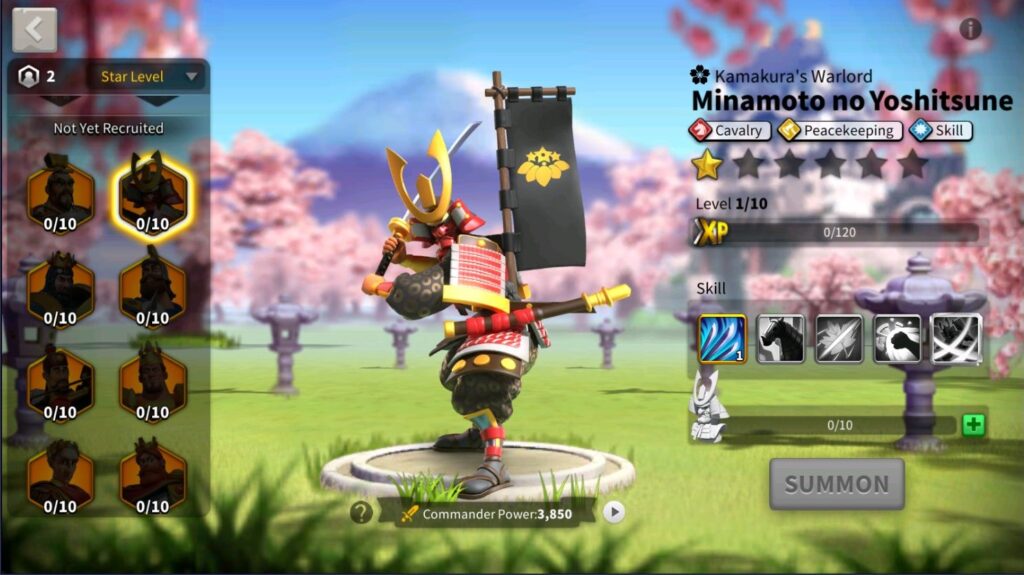Tap the green plus sculpture button
Viewport: 1024px width, 575px height.
point(973,425)
